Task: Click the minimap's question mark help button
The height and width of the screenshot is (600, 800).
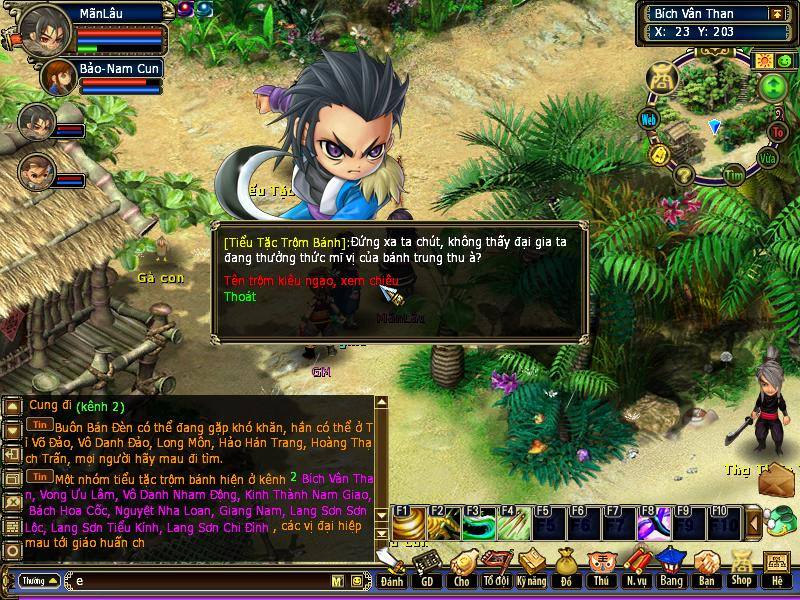Action: pyautogui.click(x=684, y=176)
